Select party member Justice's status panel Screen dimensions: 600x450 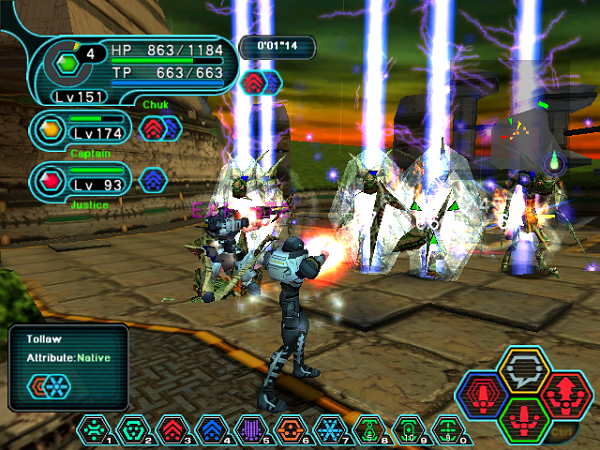(80, 180)
